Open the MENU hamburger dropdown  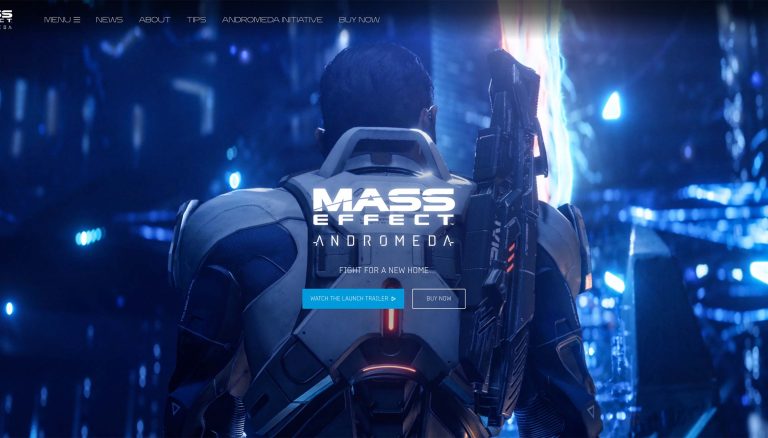pyautogui.click(x=62, y=20)
